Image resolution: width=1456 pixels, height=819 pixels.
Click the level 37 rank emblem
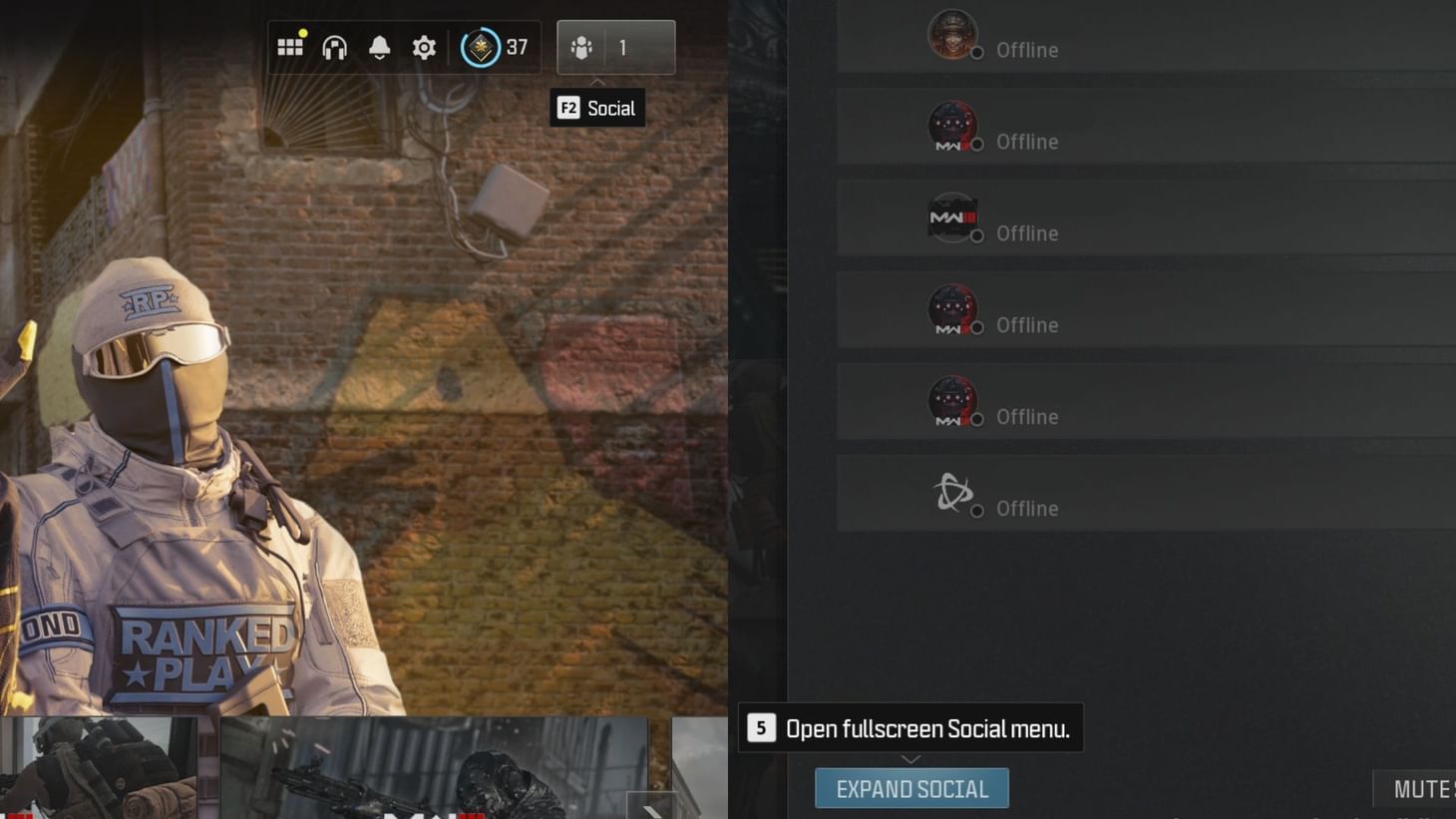(479, 46)
